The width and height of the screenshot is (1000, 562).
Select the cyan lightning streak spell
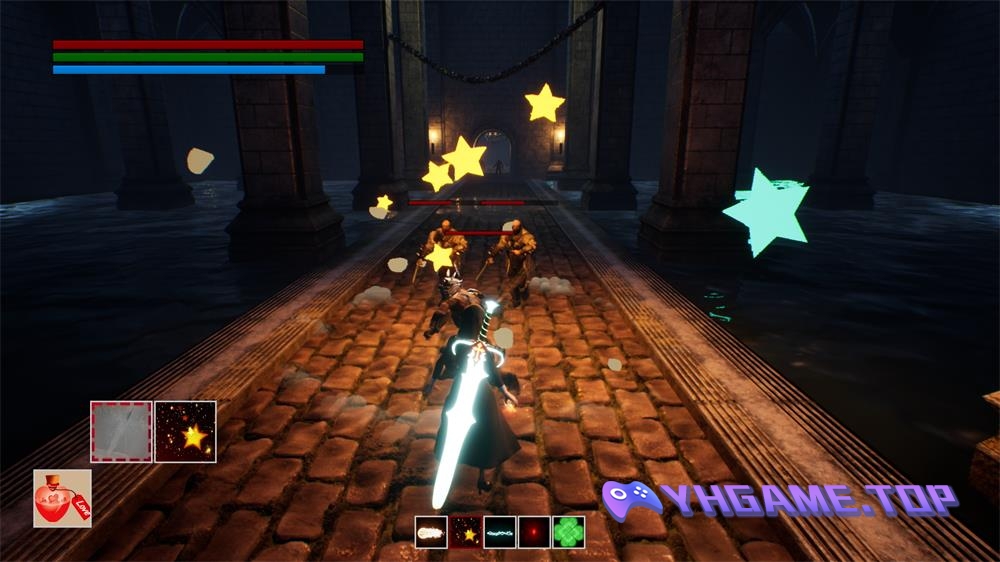[500, 532]
